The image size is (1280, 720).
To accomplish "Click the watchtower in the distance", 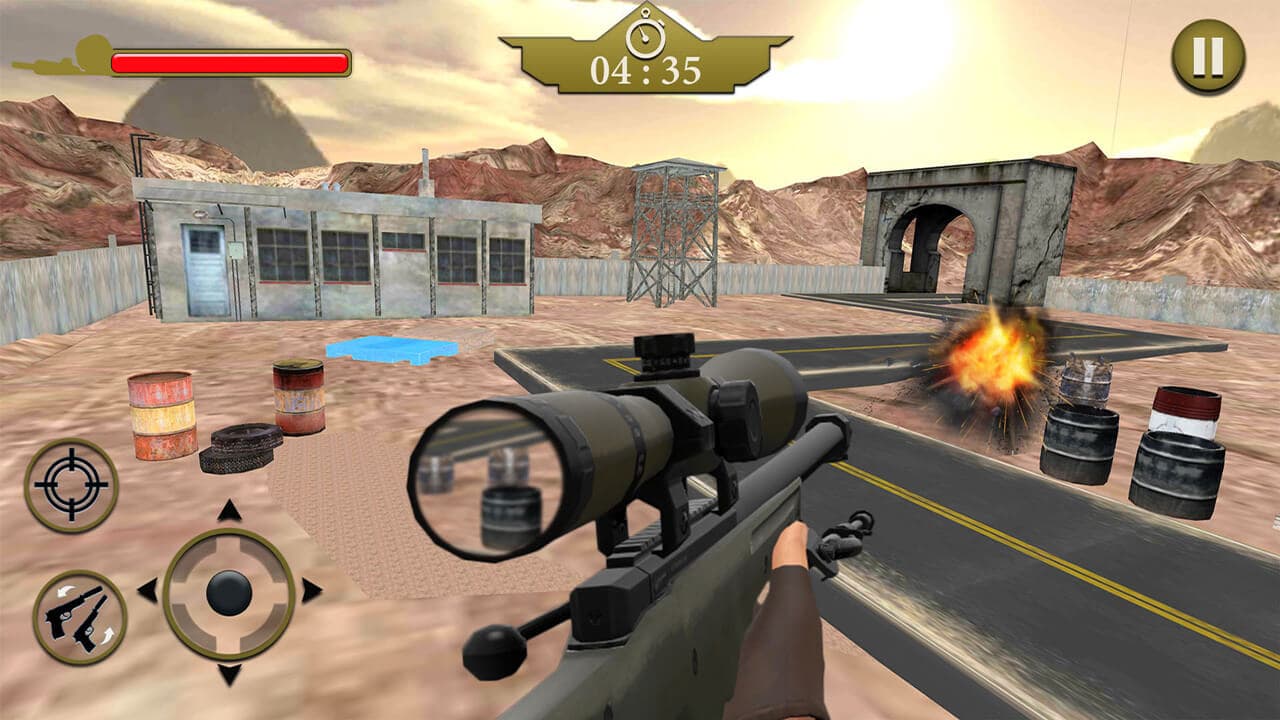I will 676,230.
